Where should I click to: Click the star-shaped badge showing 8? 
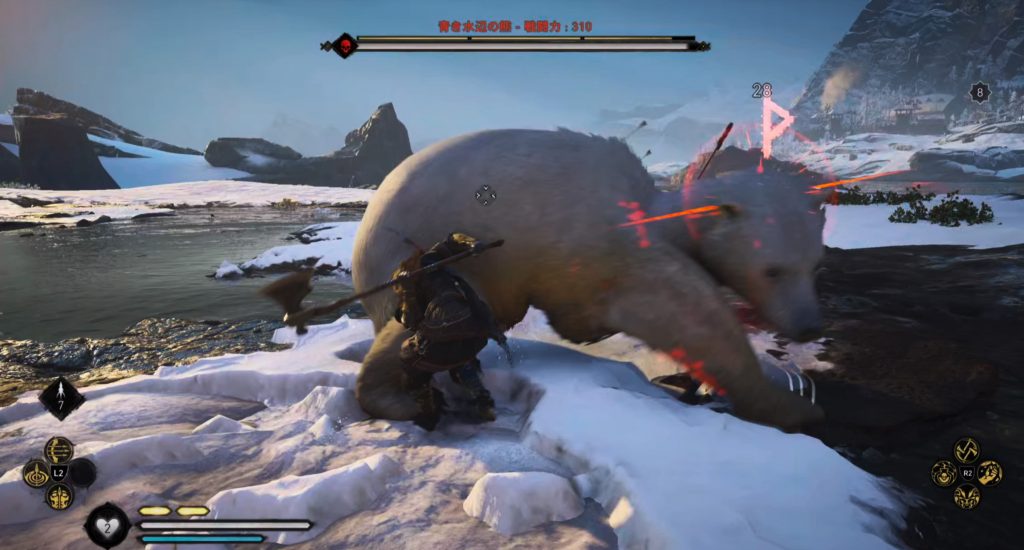tap(980, 93)
